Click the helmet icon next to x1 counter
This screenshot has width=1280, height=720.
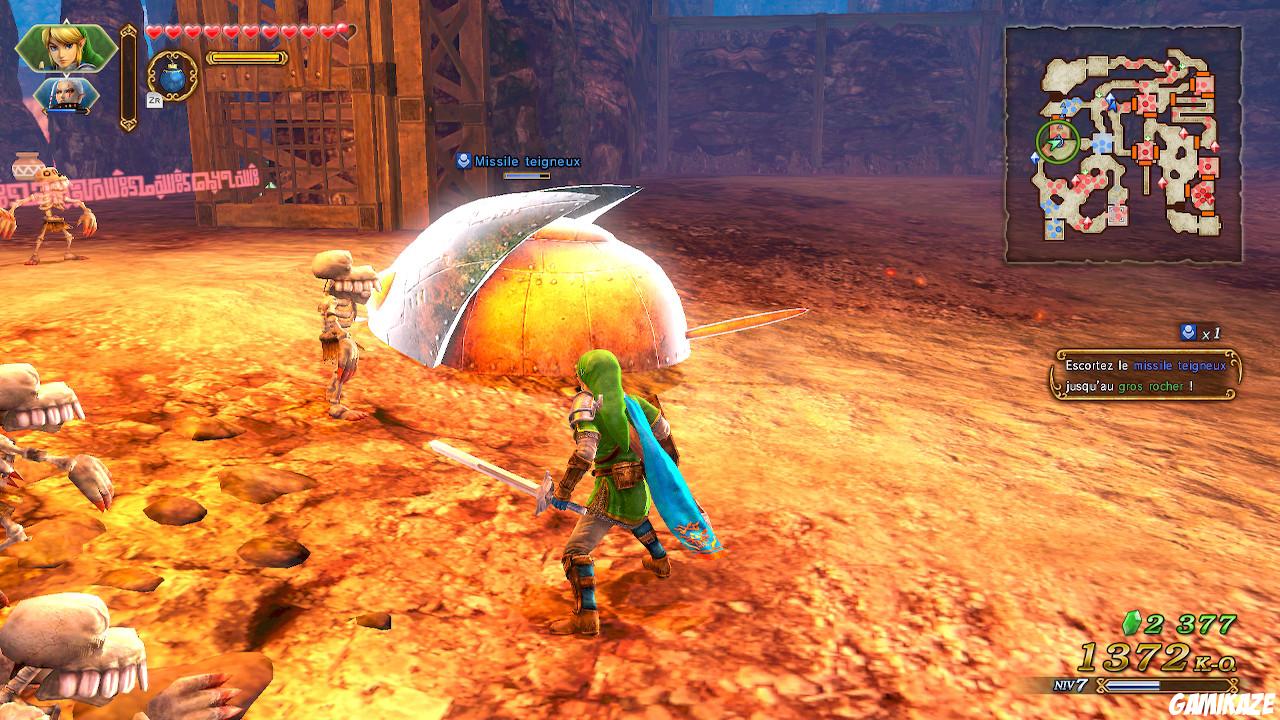point(1189,332)
